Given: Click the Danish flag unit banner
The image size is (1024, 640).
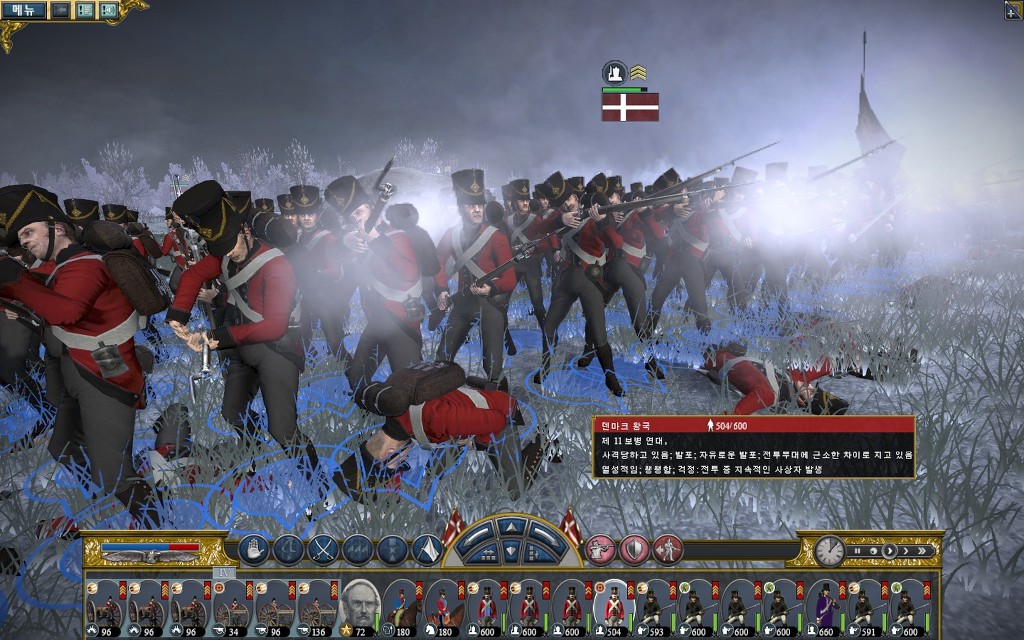Looking at the screenshot, I should click(630, 106).
